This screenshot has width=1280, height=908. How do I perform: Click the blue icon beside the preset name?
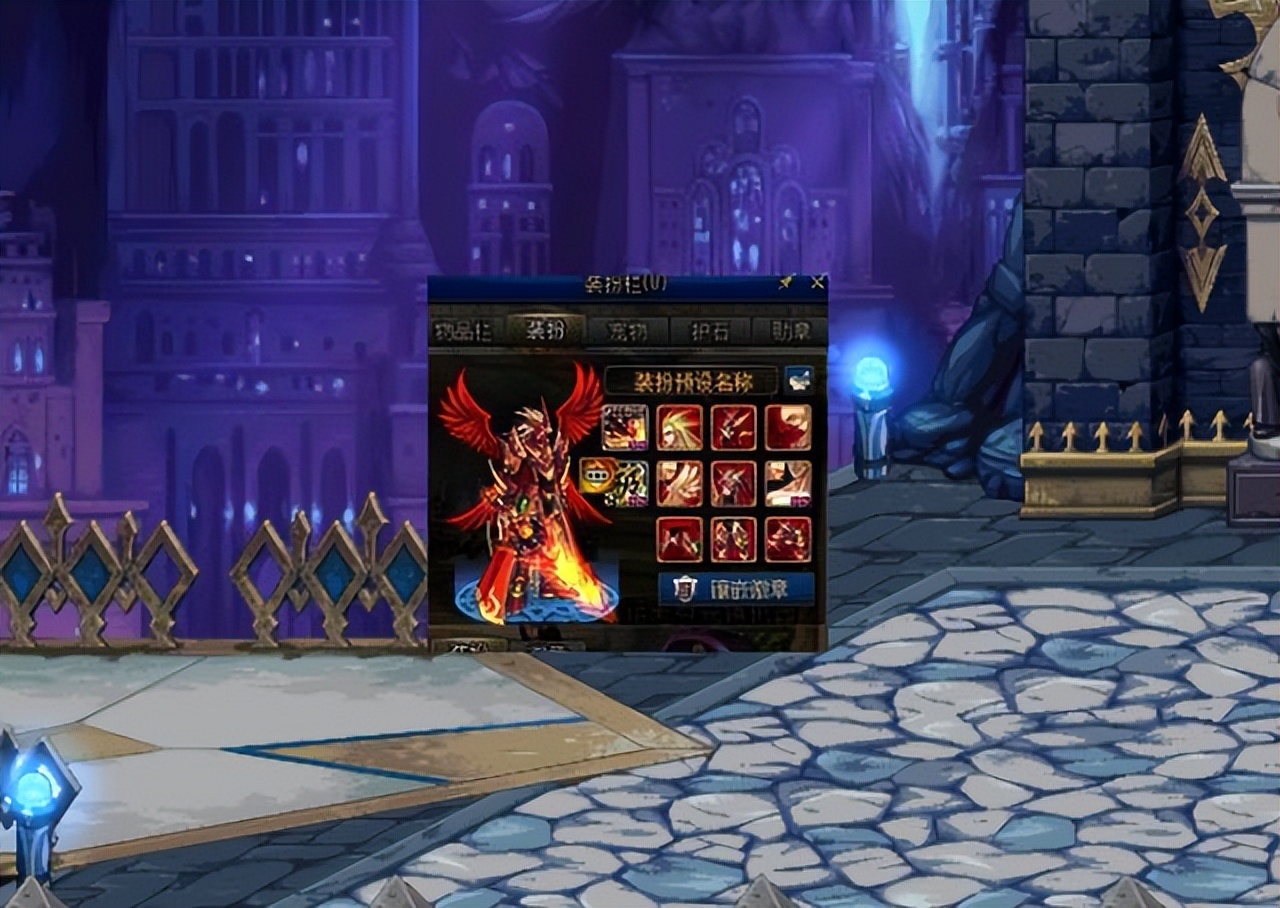[799, 380]
